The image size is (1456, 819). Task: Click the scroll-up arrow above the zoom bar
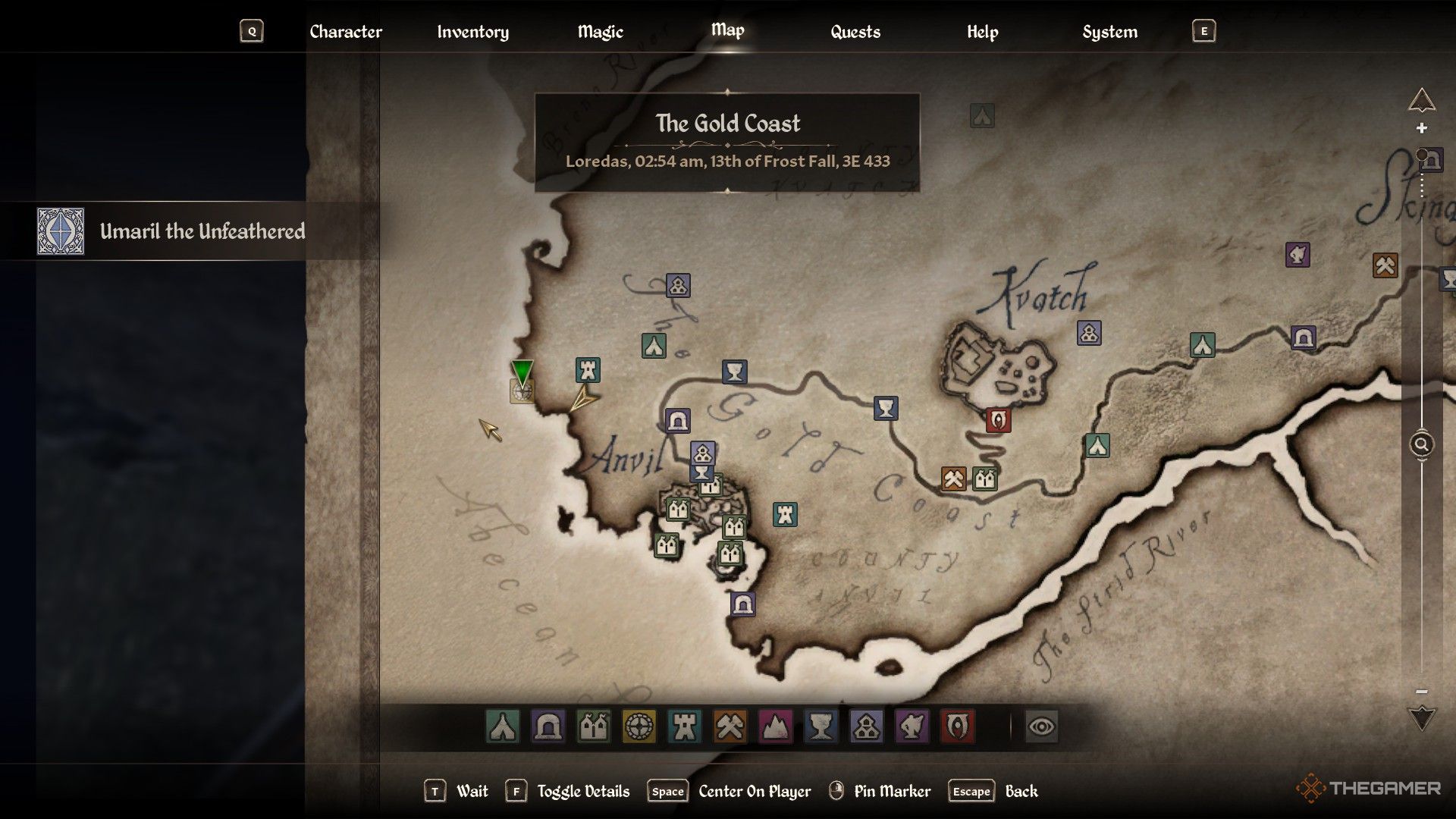[1421, 98]
